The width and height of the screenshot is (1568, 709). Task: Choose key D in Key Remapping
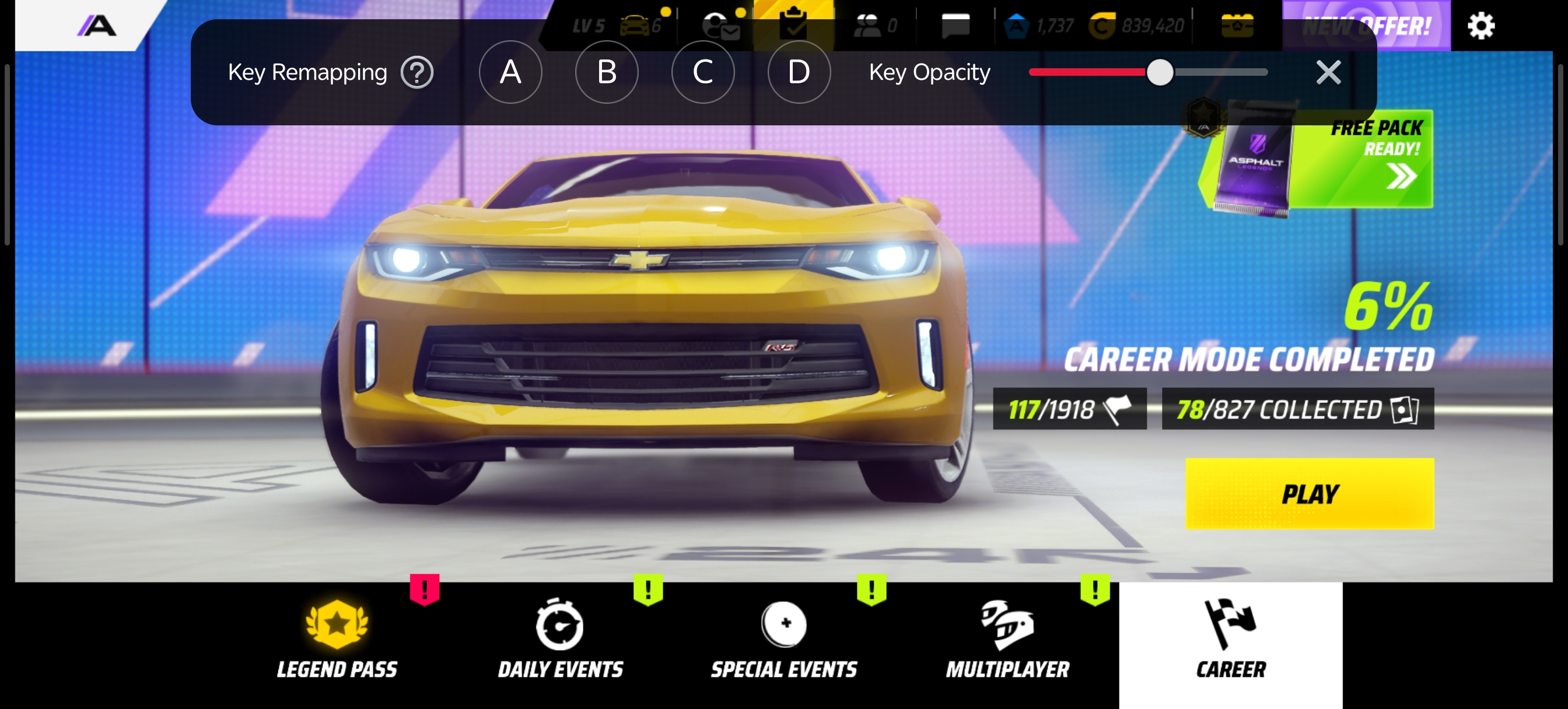coord(799,72)
